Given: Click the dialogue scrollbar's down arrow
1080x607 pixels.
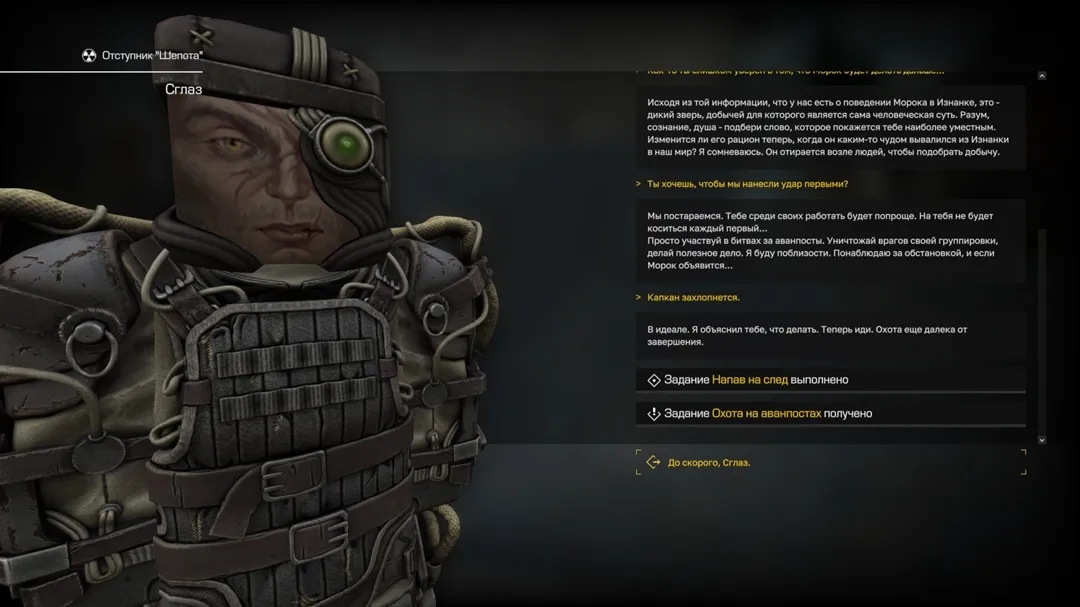Looking at the screenshot, I should (1042, 439).
